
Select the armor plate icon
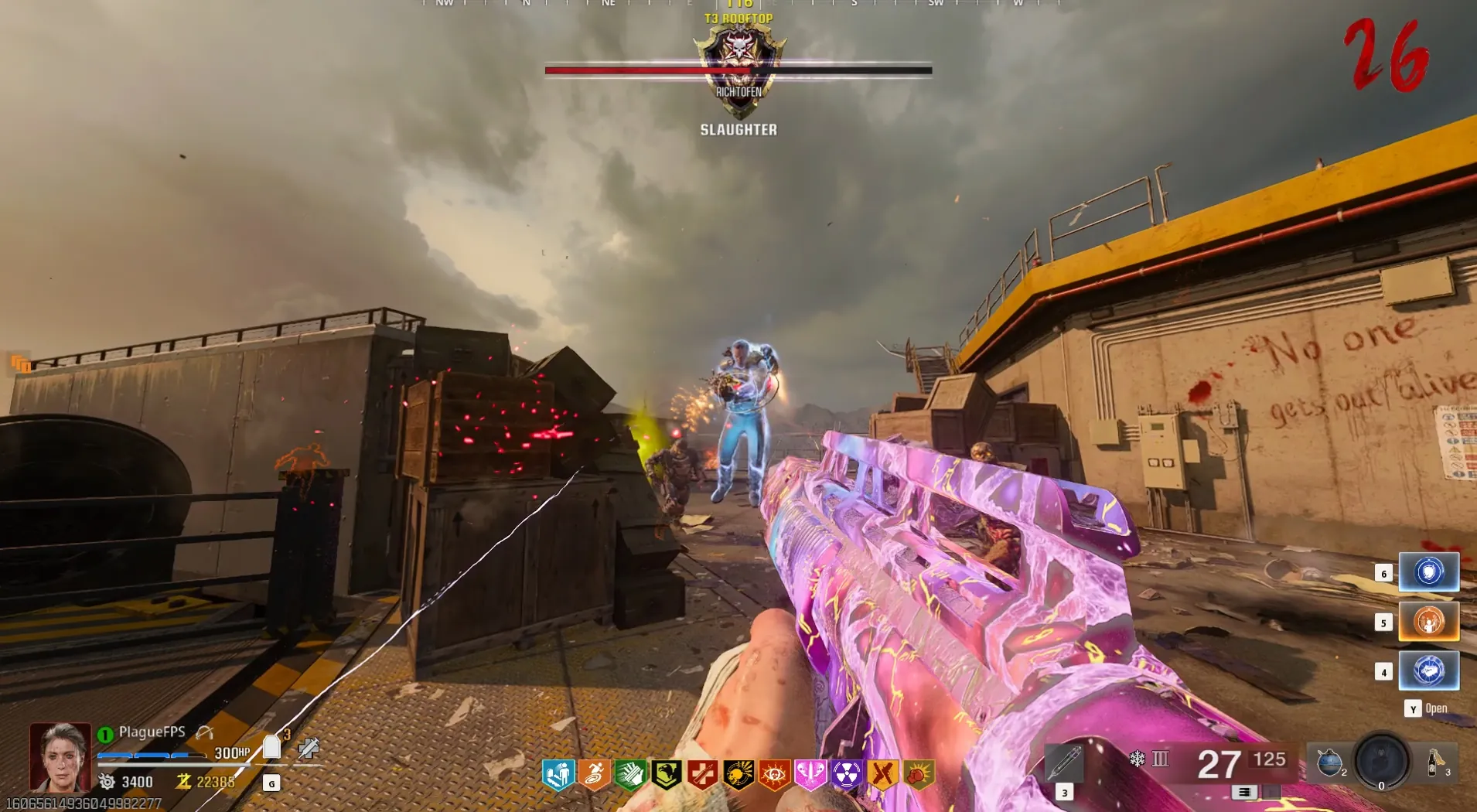click(x=271, y=748)
